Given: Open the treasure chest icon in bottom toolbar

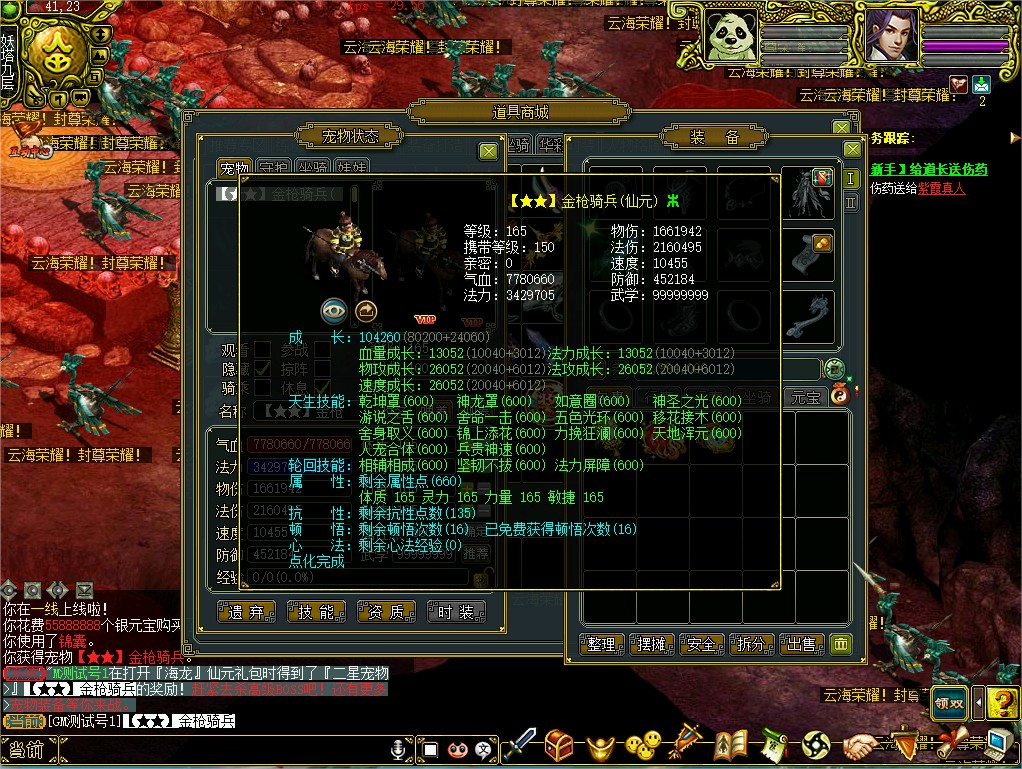Looking at the screenshot, I should pyautogui.click(x=558, y=745).
